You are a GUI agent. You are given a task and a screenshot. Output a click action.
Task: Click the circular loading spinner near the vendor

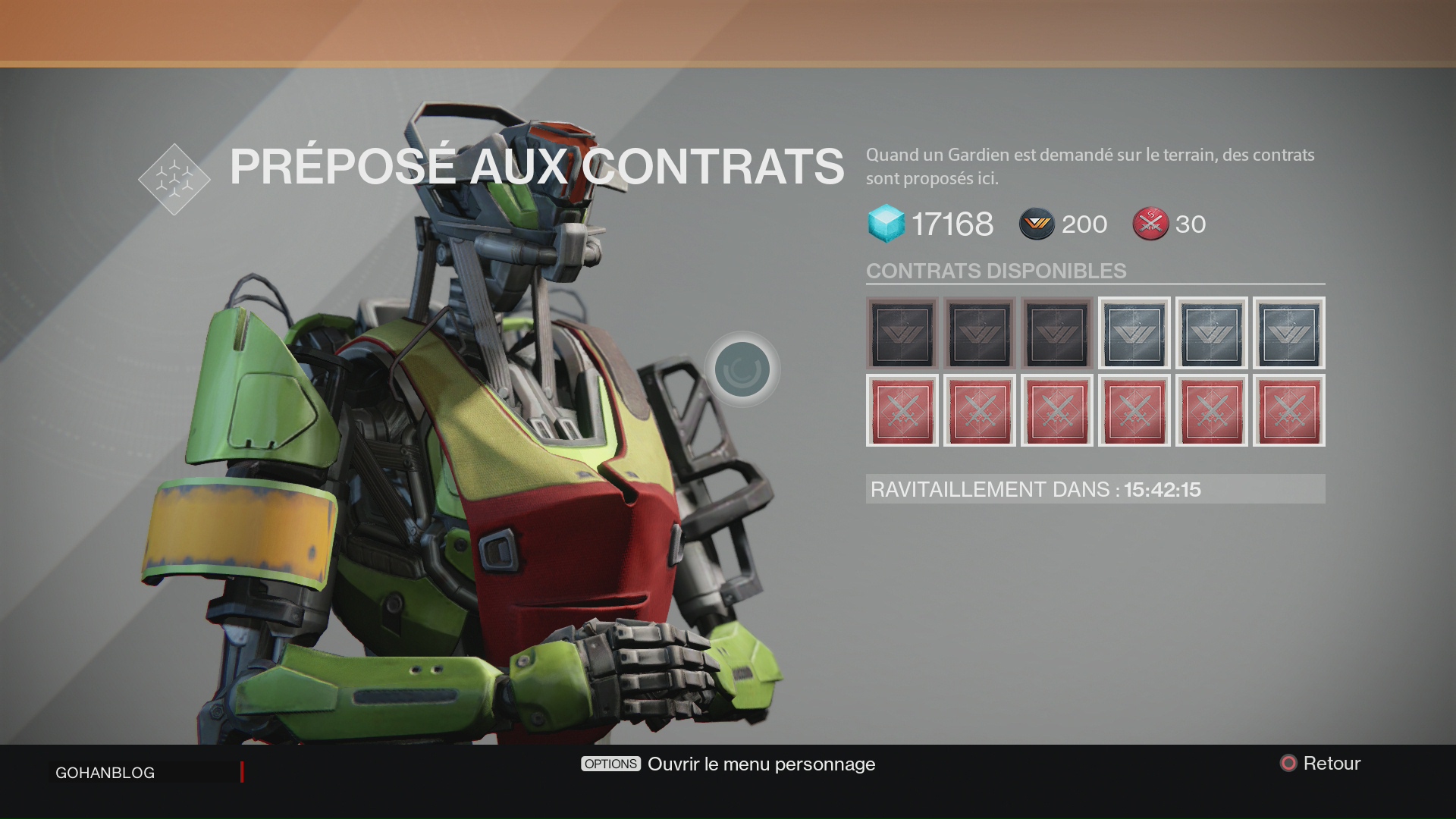point(742,368)
